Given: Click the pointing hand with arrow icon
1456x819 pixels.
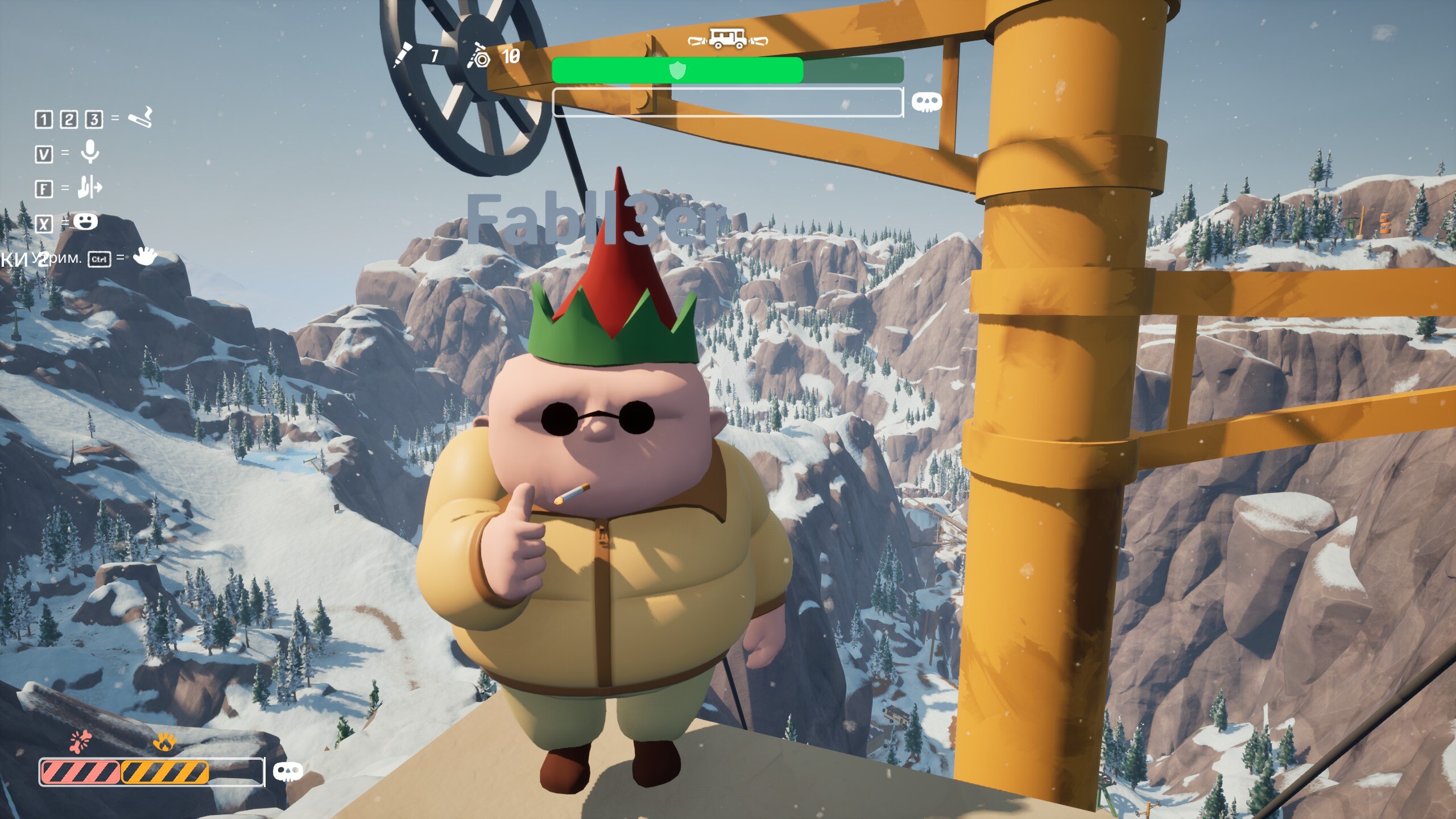Looking at the screenshot, I should (90, 187).
